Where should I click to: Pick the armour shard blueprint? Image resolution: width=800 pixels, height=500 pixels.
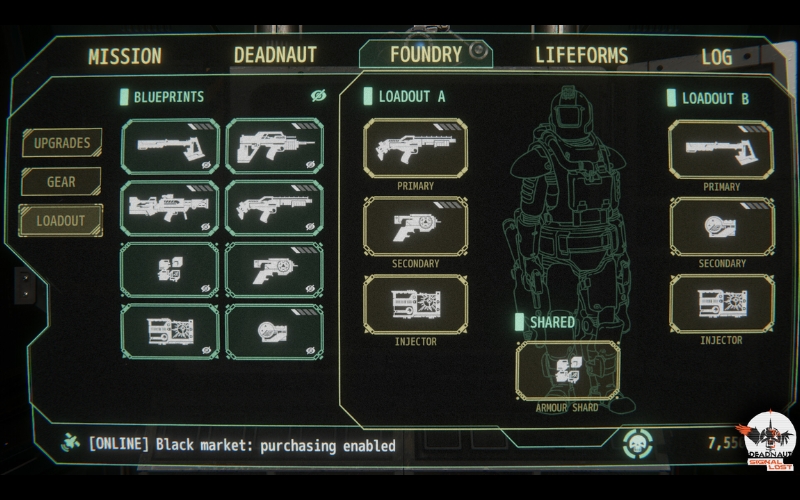point(170,270)
